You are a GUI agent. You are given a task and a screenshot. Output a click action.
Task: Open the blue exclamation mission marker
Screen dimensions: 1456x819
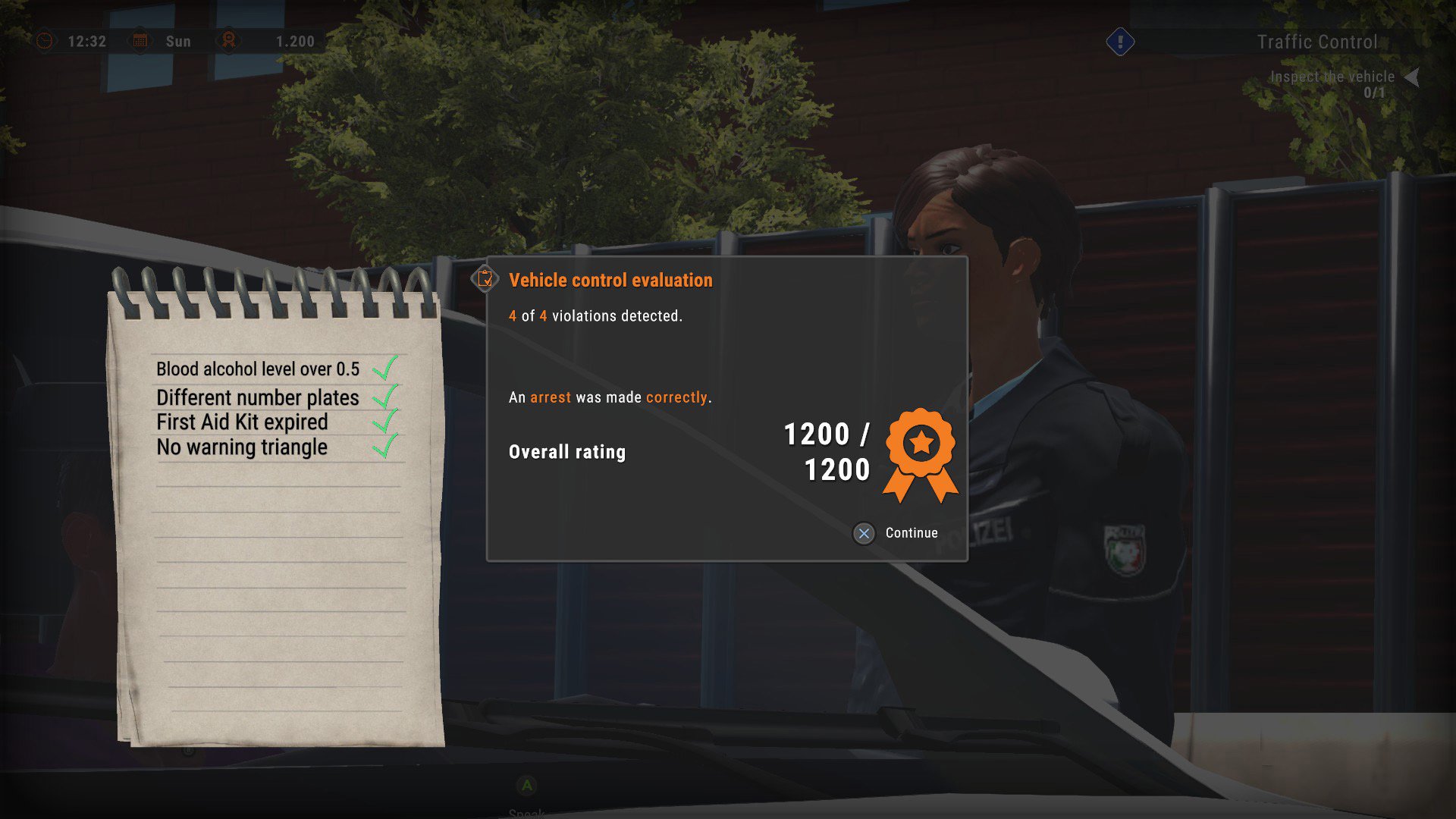point(1119,43)
